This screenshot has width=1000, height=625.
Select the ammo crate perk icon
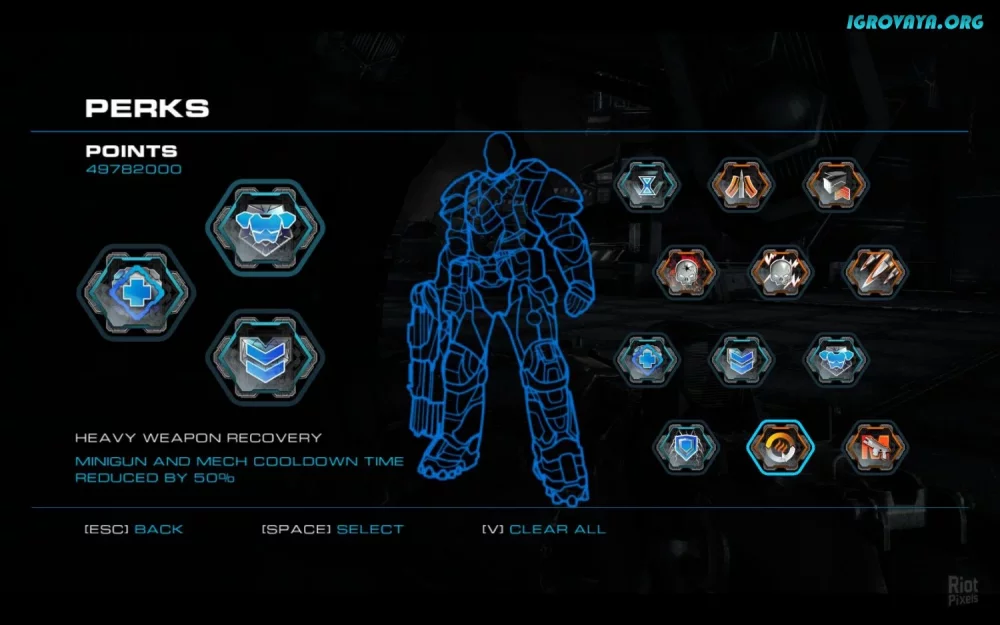pyautogui.click(x=837, y=185)
